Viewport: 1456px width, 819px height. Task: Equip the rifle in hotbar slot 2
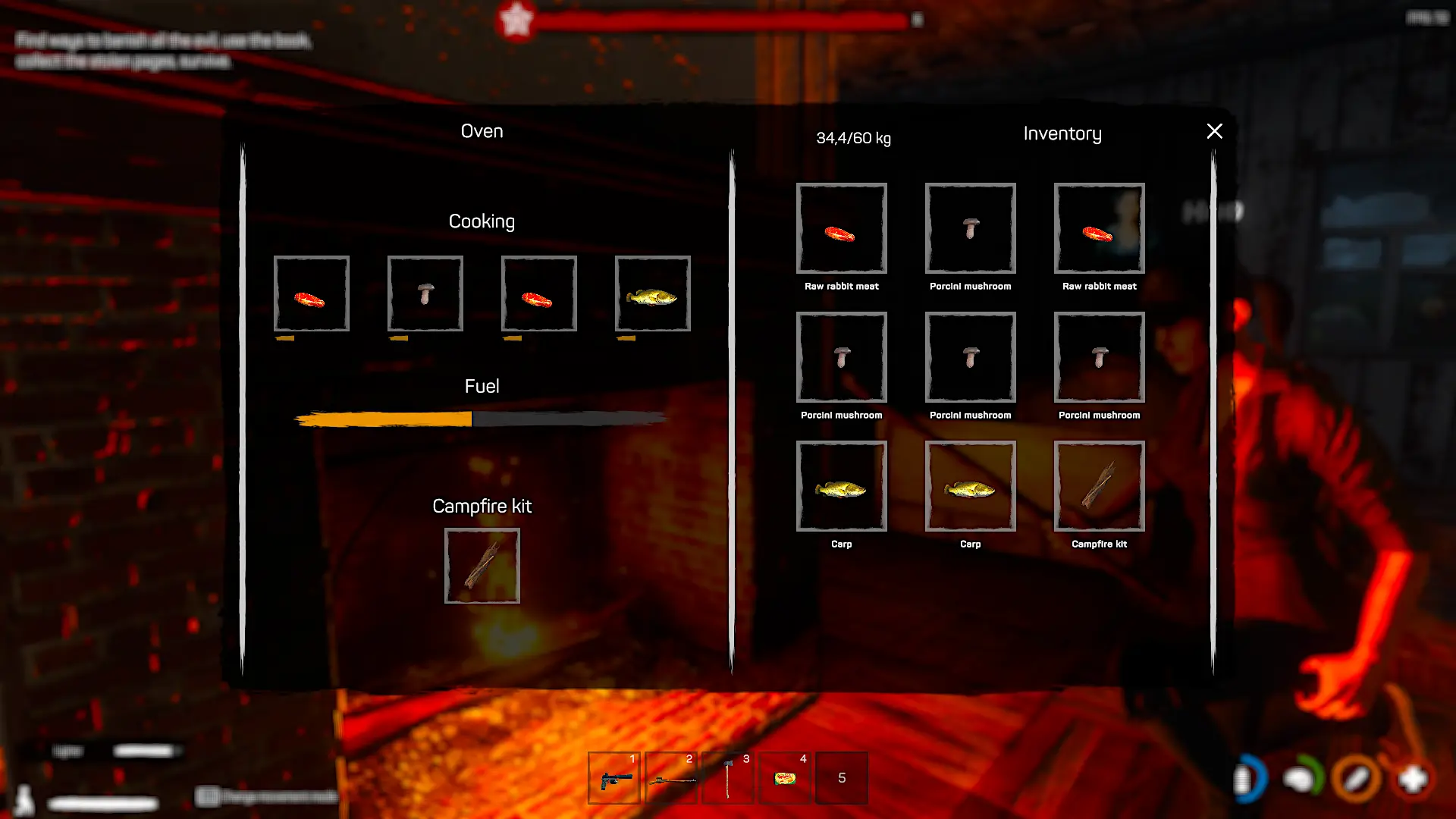click(x=671, y=778)
